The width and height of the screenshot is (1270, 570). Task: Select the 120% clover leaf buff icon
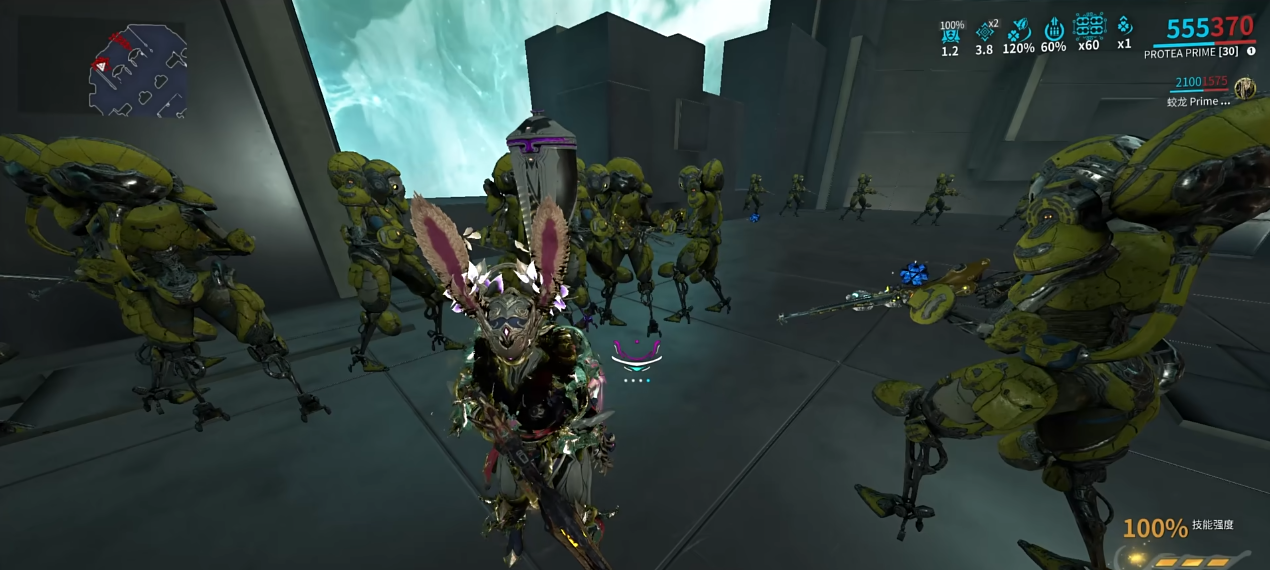coord(1019,30)
